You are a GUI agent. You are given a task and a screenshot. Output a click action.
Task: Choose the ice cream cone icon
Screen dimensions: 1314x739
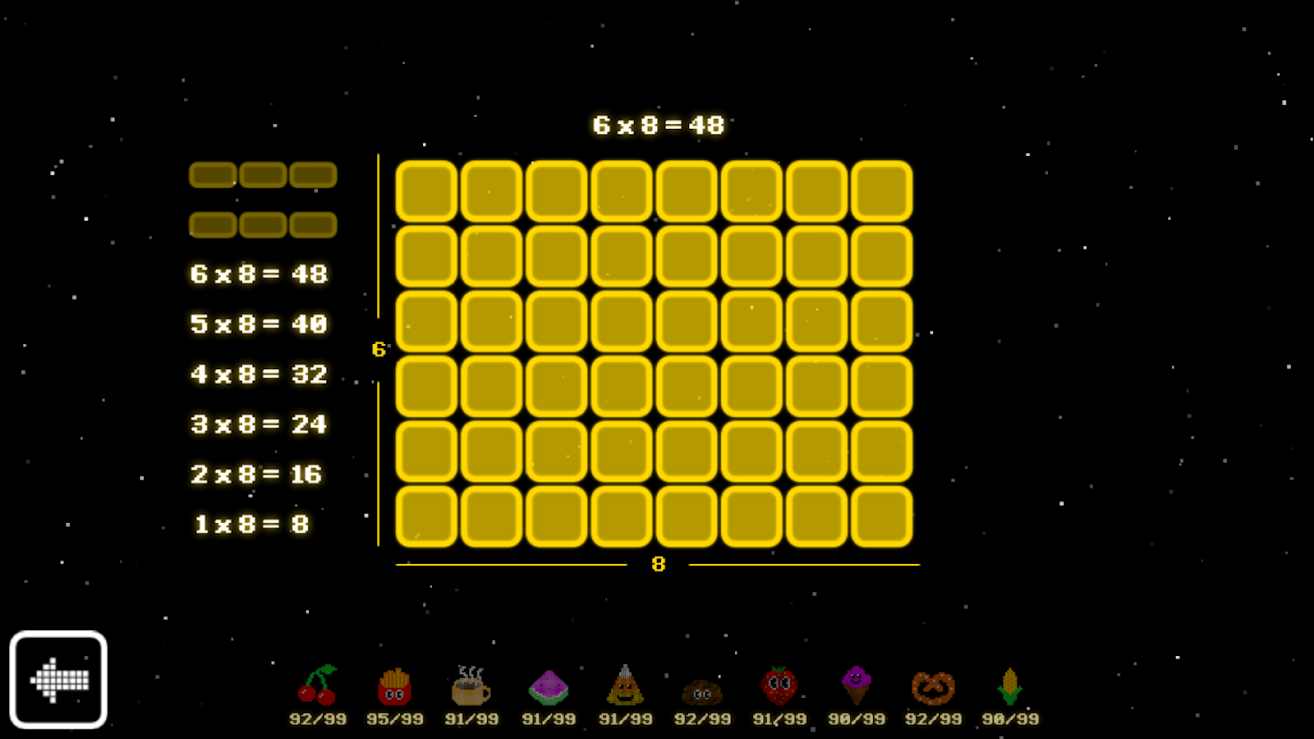(856, 685)
